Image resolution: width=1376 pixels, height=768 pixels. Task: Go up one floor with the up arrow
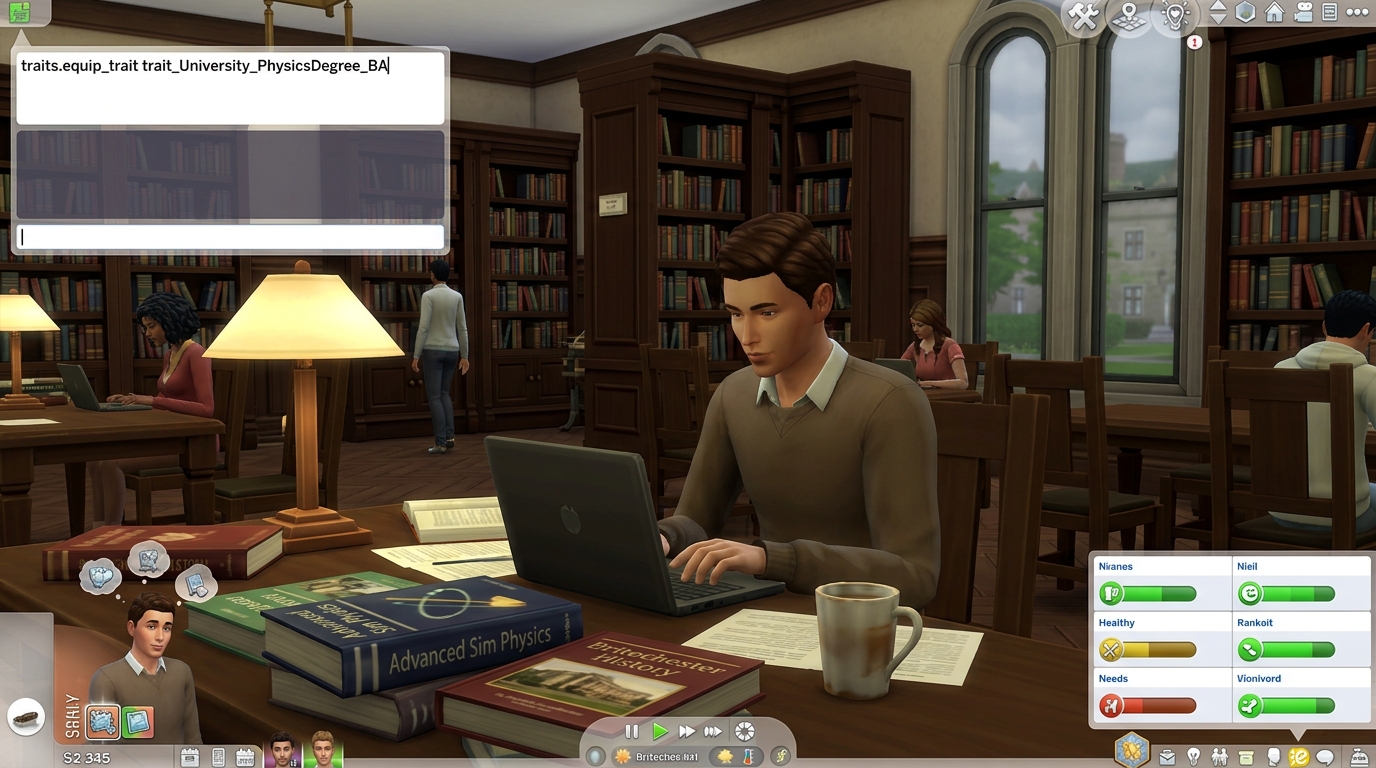tap(1218, 8)
